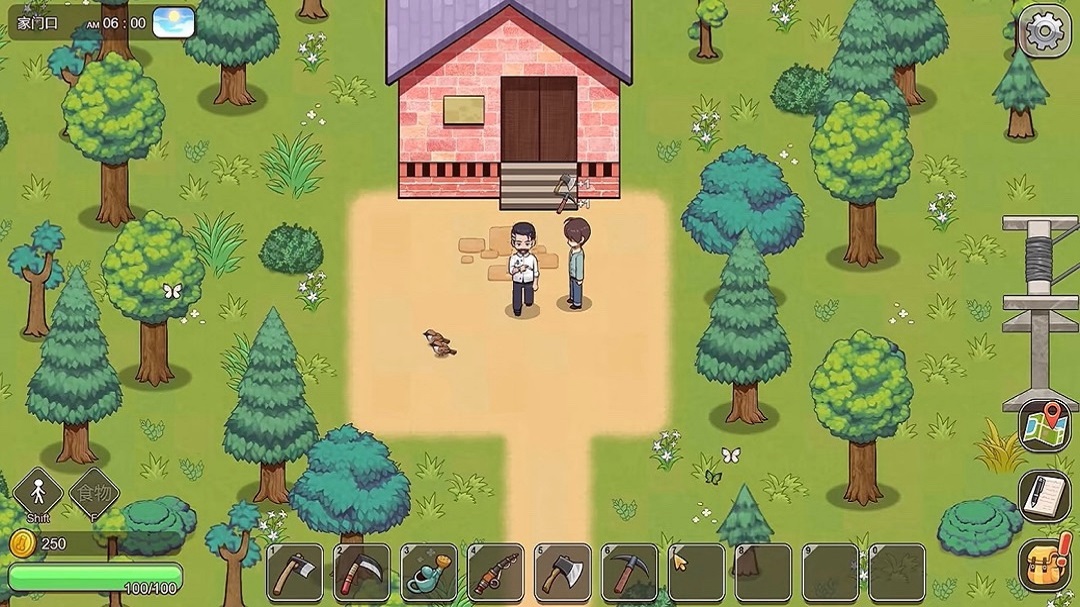The height and width of the screenshot is (607, 1080).
Task: Open the gear settings menu
Action: point(1045,31)
